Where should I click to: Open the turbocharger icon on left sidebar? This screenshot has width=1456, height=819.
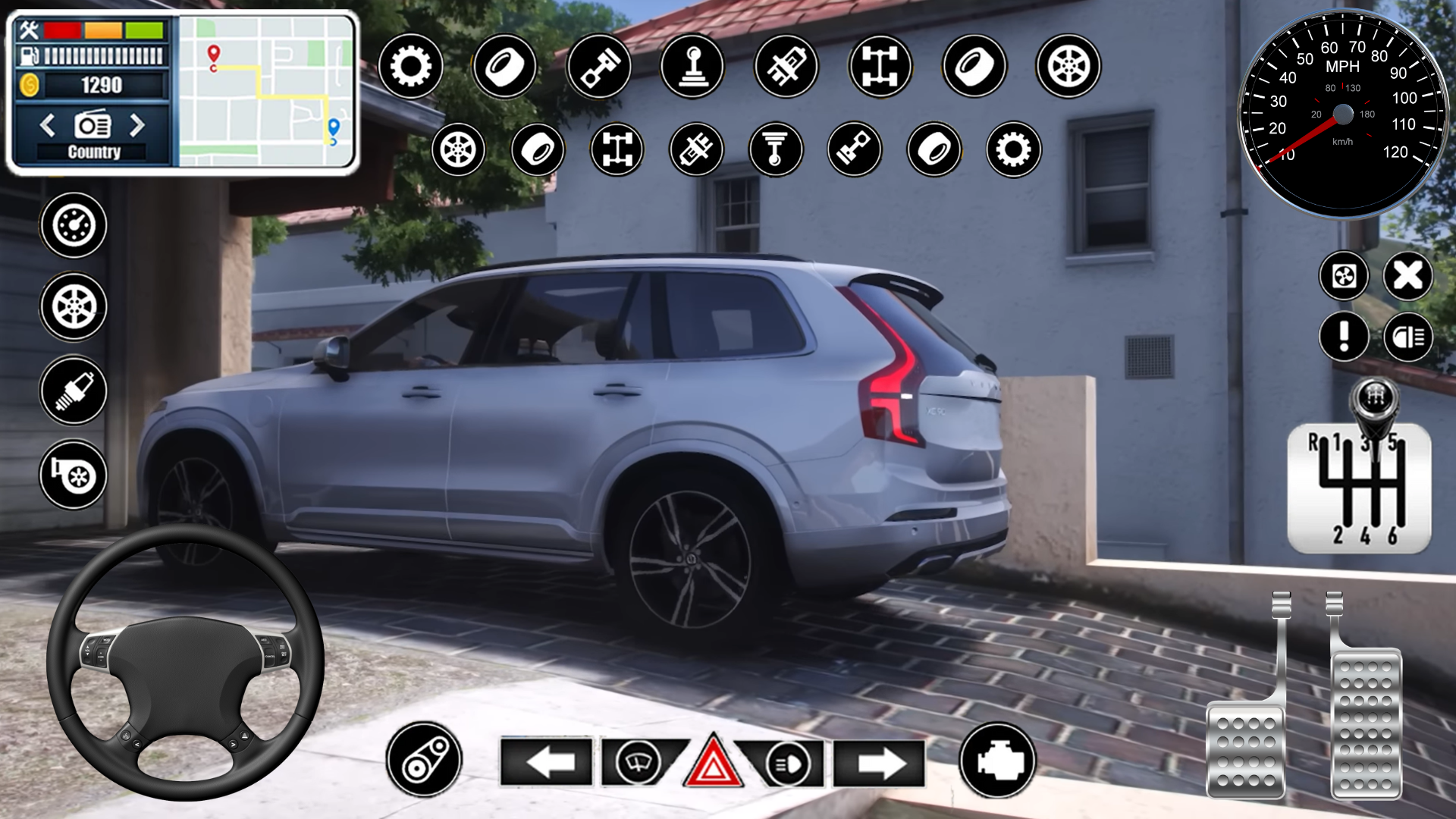[x=72, y=474]
